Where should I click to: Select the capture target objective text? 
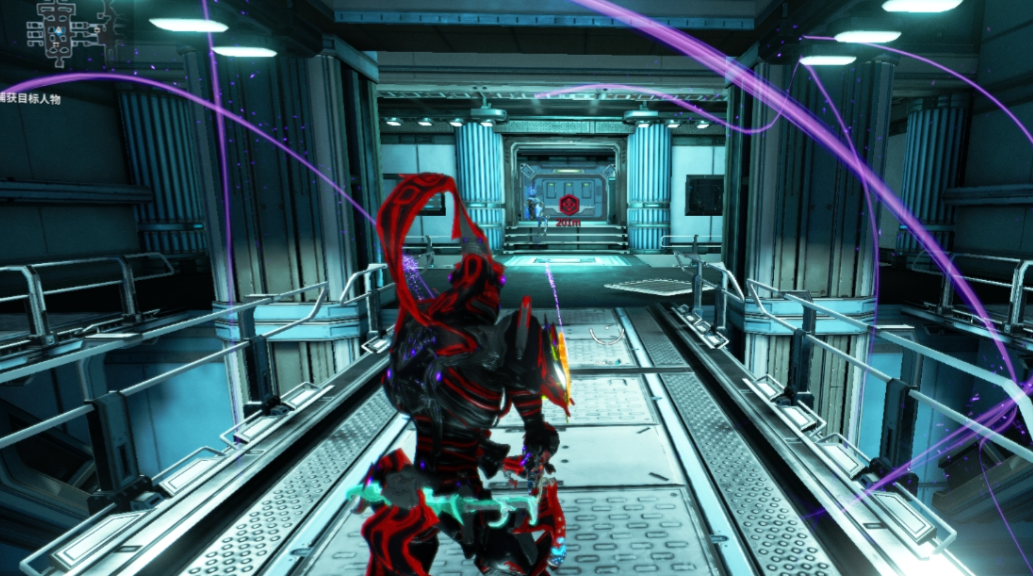pyautogui.click(x=30, y=100)
